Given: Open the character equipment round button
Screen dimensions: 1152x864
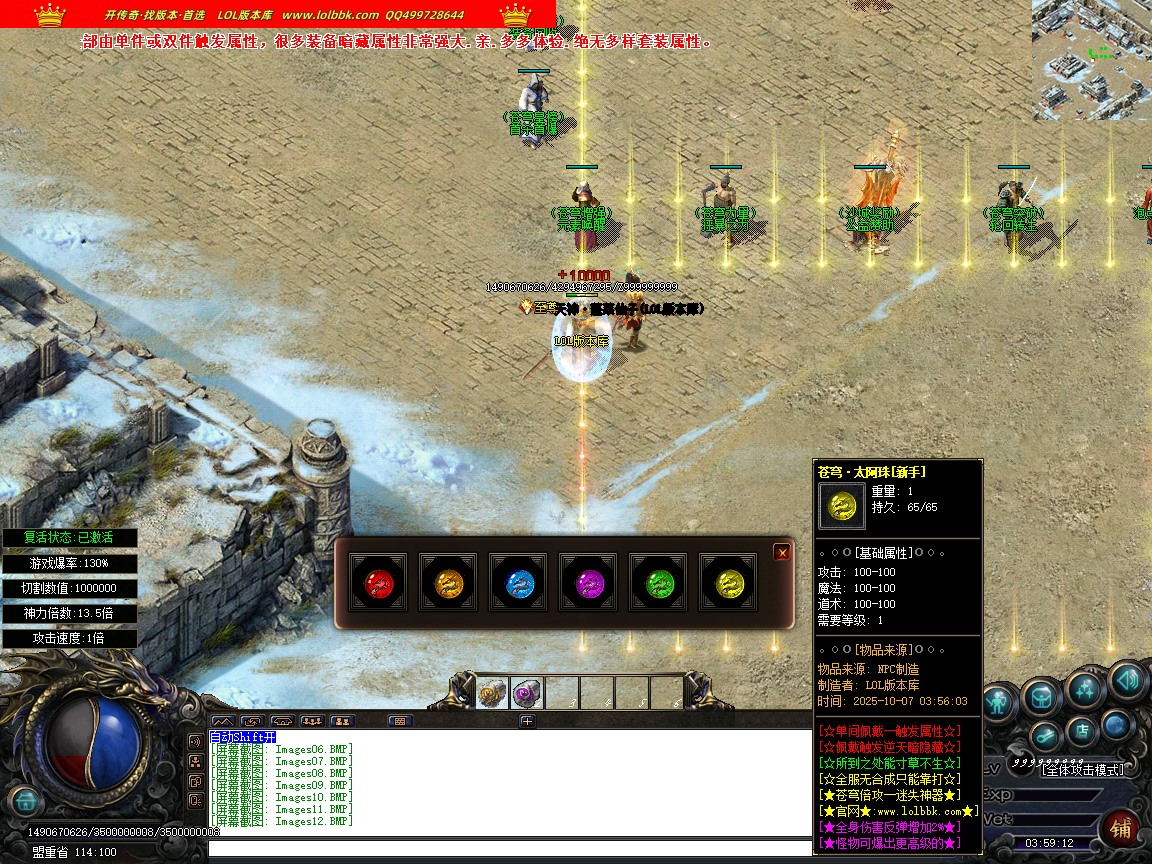Looking at the screenshot, I should tap(999, 703).
